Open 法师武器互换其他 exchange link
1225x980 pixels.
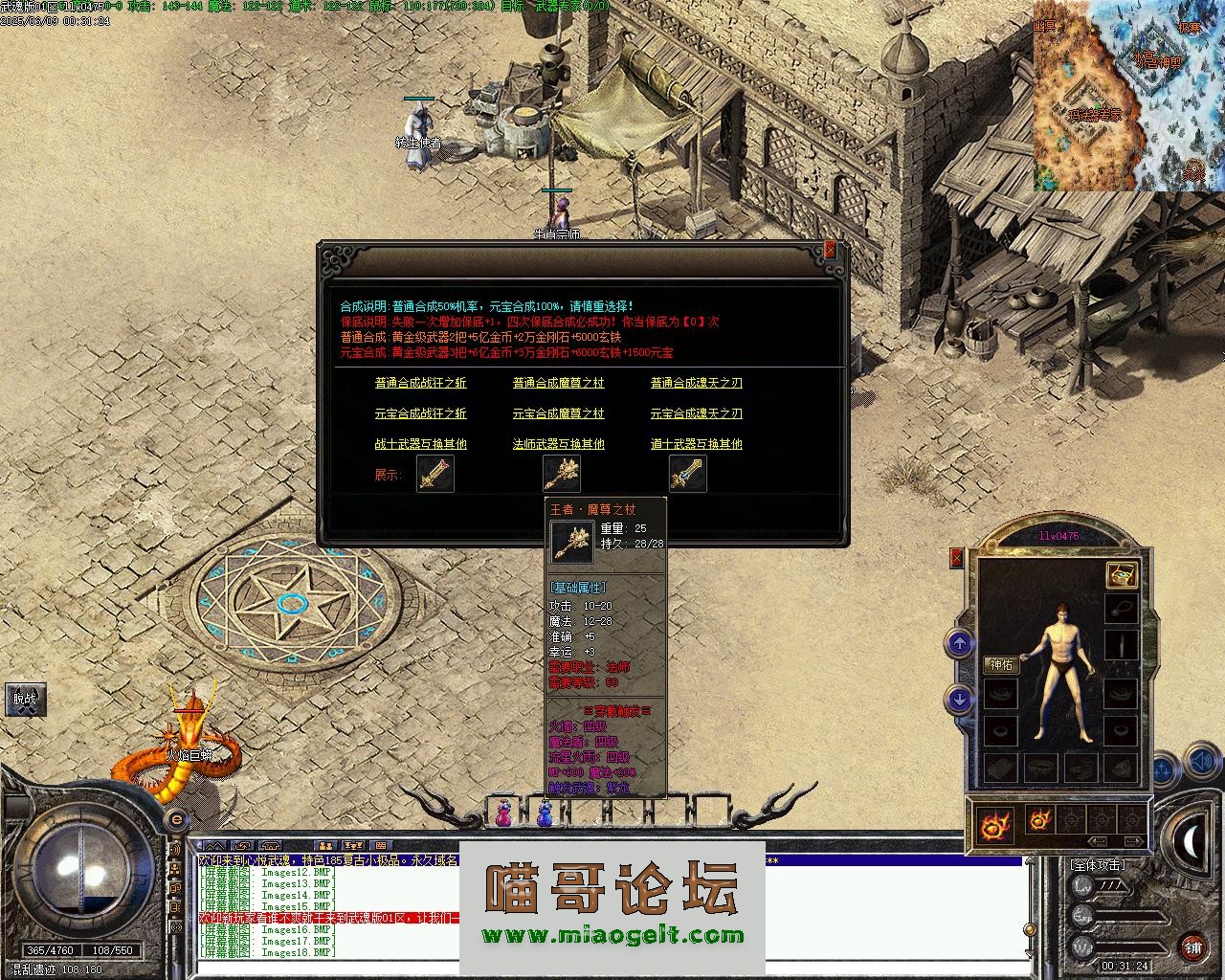558,444
